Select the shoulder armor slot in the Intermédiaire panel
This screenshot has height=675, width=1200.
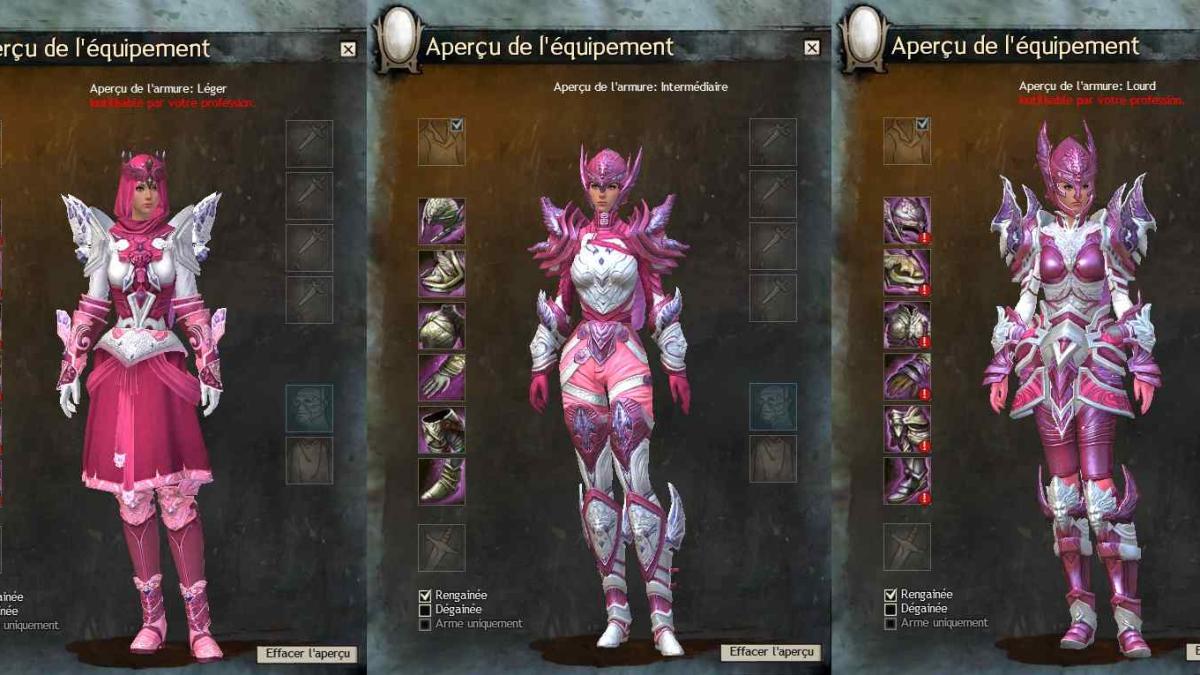pyautogui.click(x=441, y=273)
